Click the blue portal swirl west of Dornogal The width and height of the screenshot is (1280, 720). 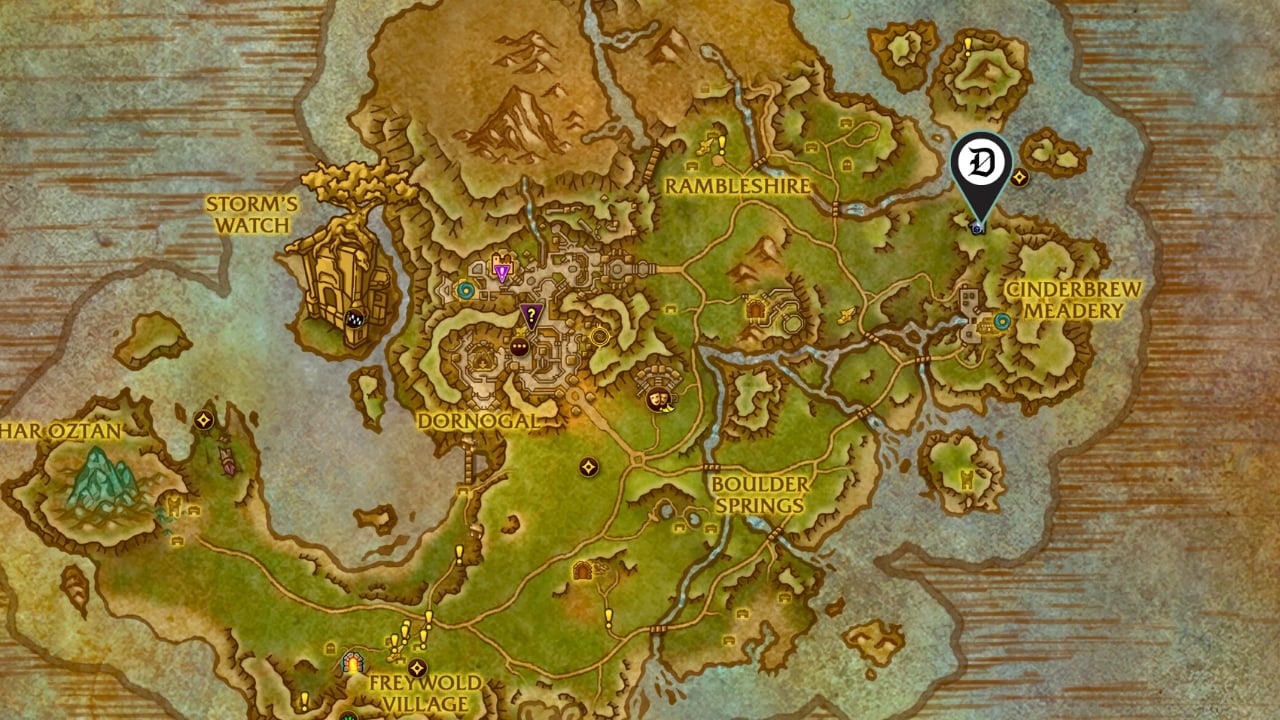point(465,291)
